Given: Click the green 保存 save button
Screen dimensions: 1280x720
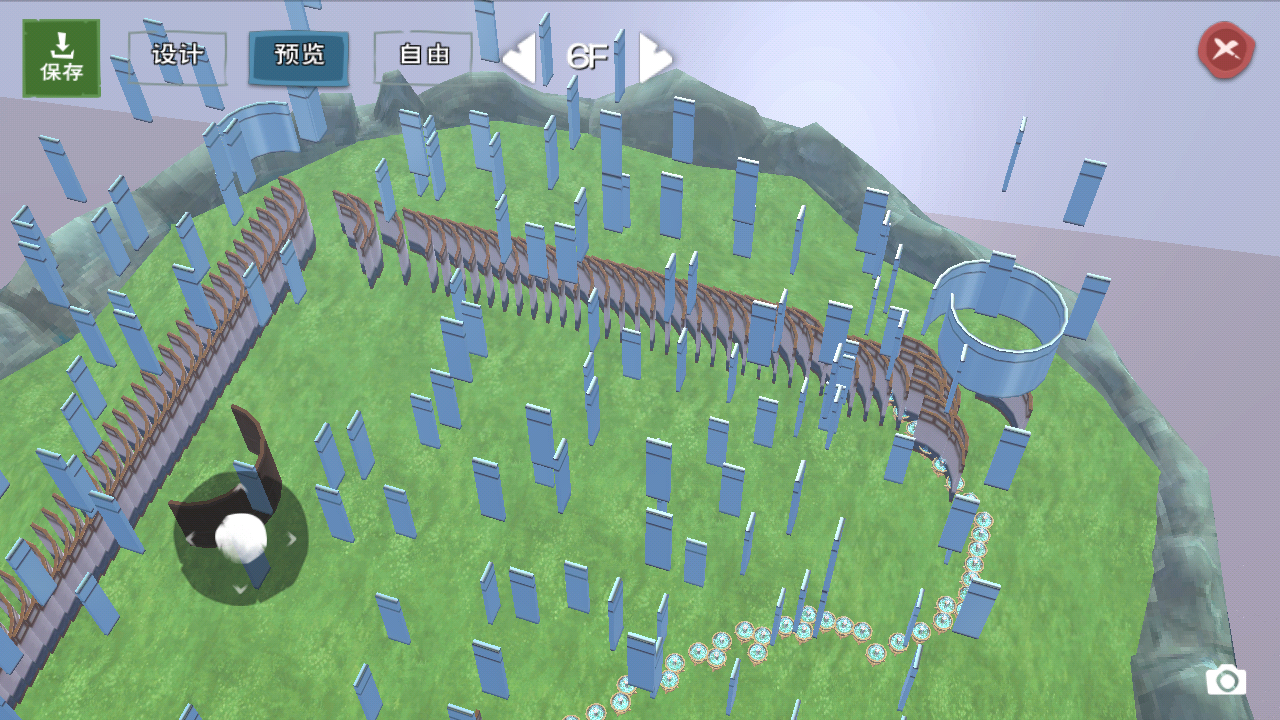Looking at the screenshot, I should (61, 58).
